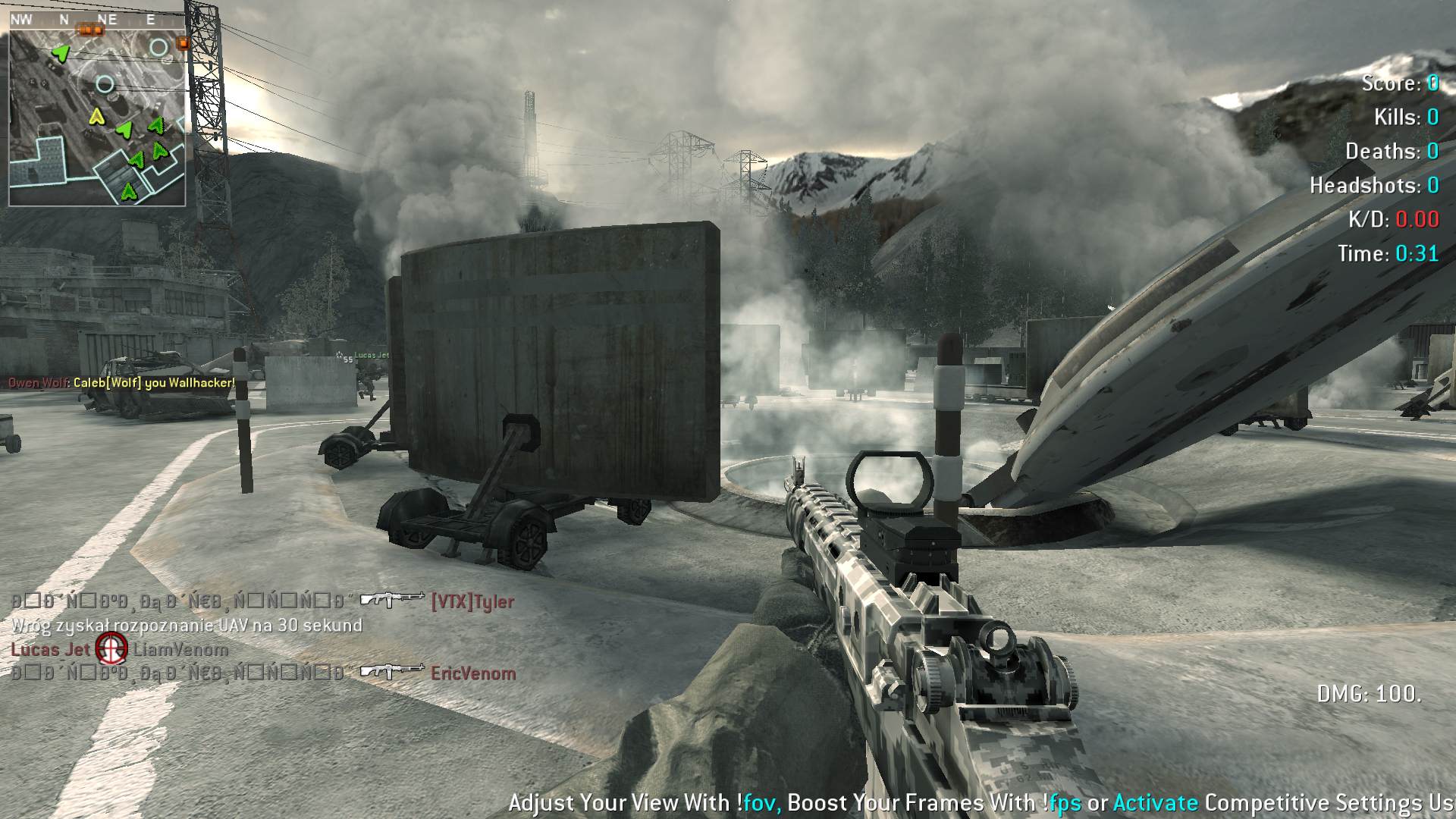Click the minimap in the corner
This screenshot has height=819, width=1456.
(x=97, y=114)
